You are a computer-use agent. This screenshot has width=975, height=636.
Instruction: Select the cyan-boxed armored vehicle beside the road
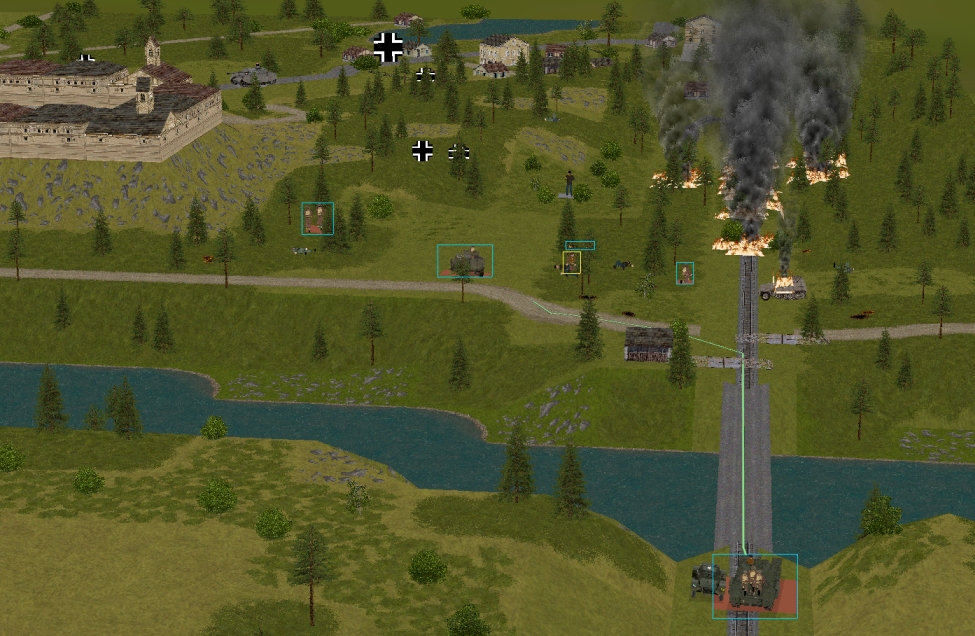pyautogui.click(x=465, y=262)
